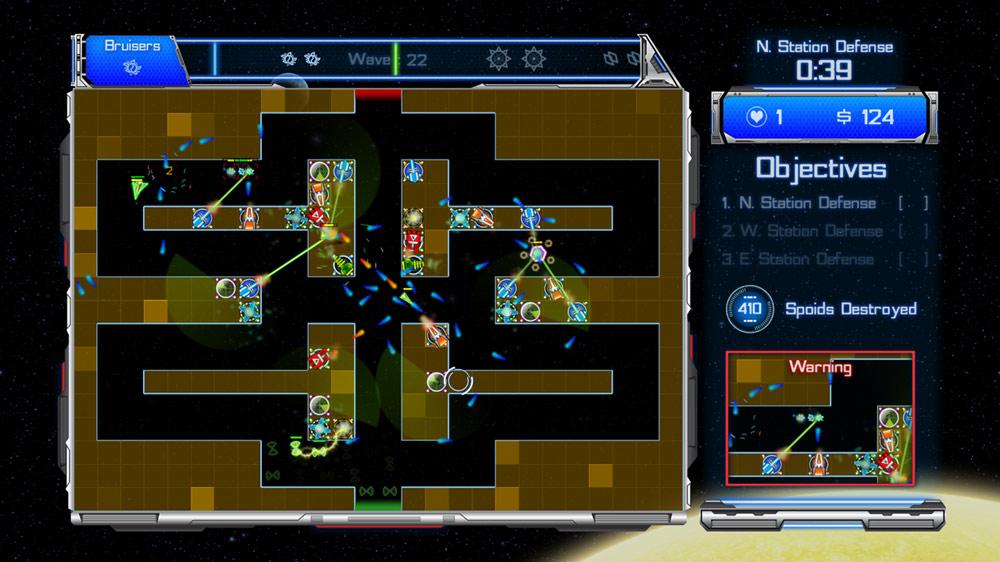Select the Bruisers current wave panel

(131, 57)
